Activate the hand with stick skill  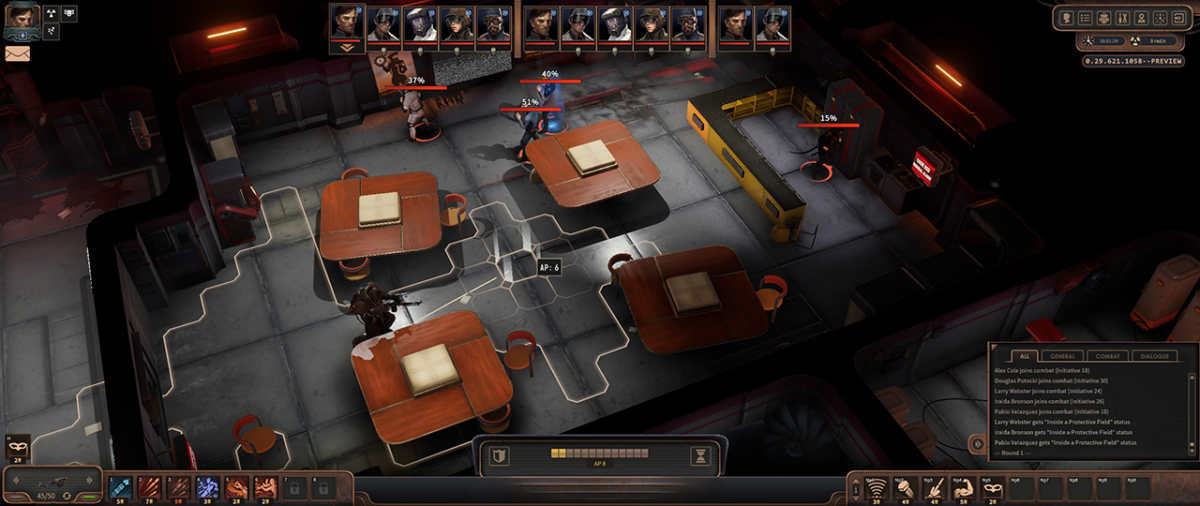point(933,487)
